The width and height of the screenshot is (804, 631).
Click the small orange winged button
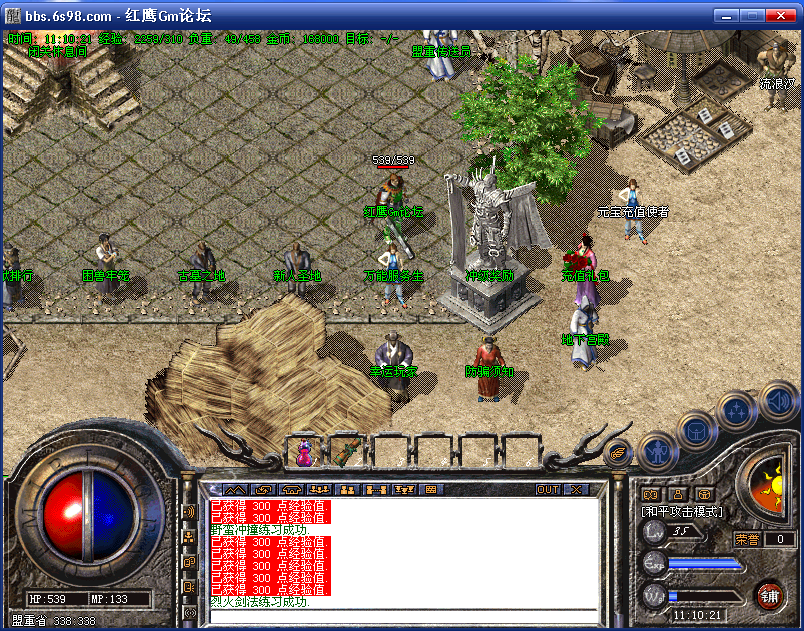pos(619,453)
